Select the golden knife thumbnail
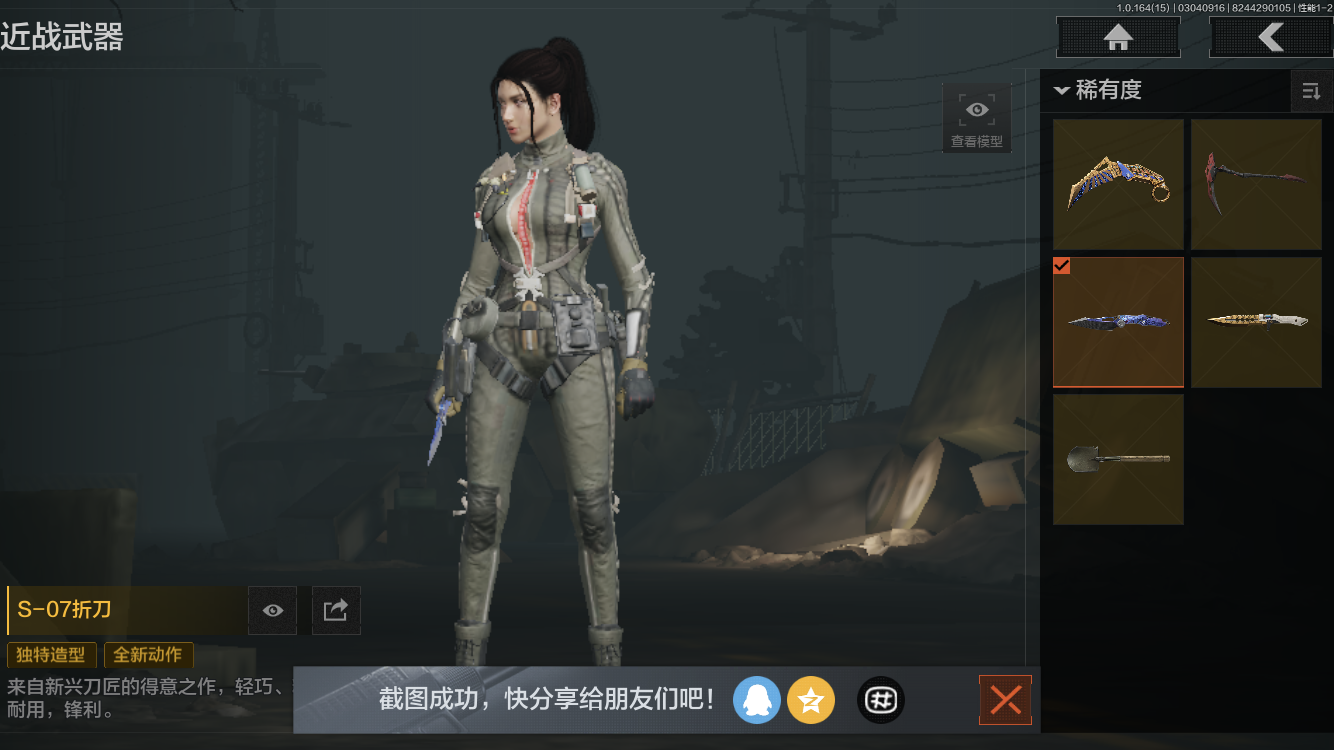The image size is (1334, 750). tap(1256, 322)
